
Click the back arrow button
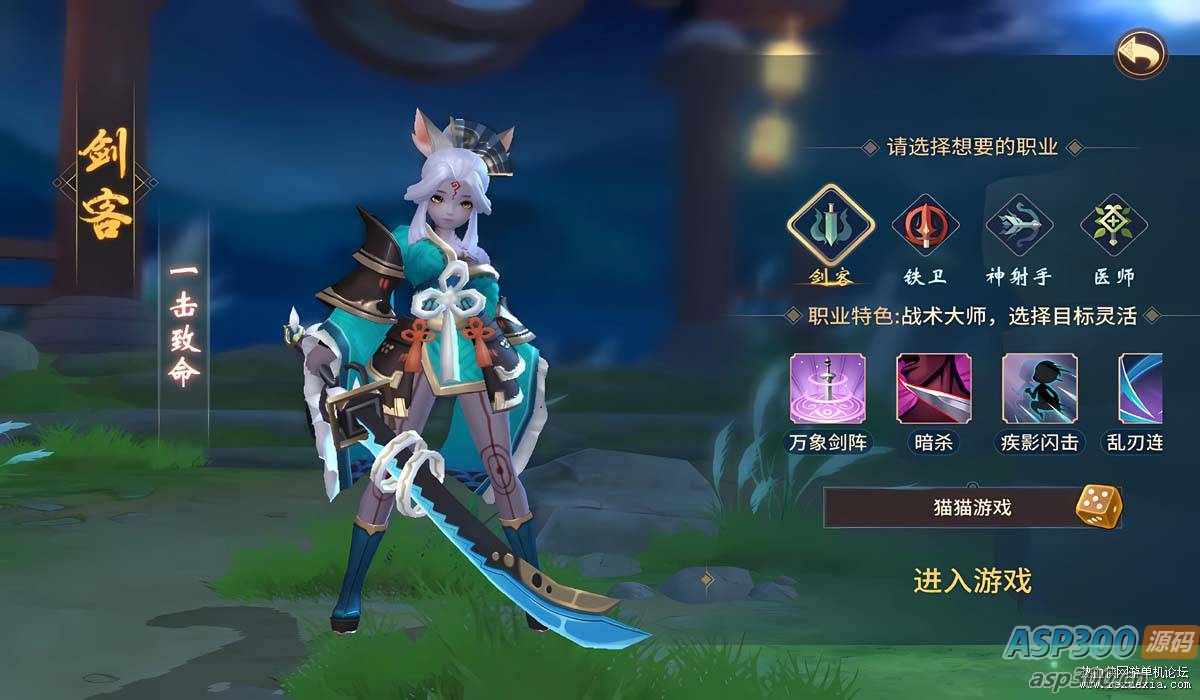(1141, 53)
